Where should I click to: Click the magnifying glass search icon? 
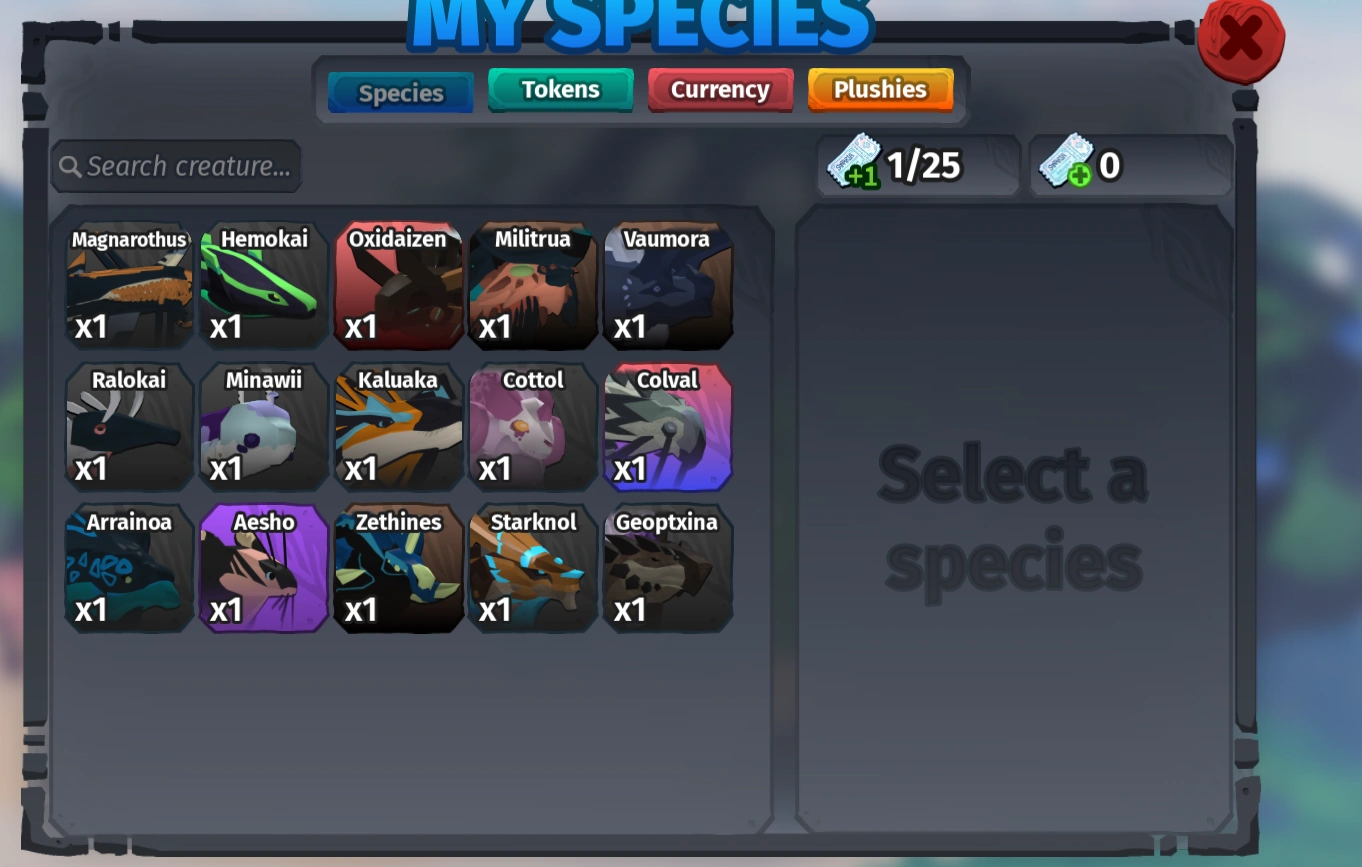click(x=69, y=166)
